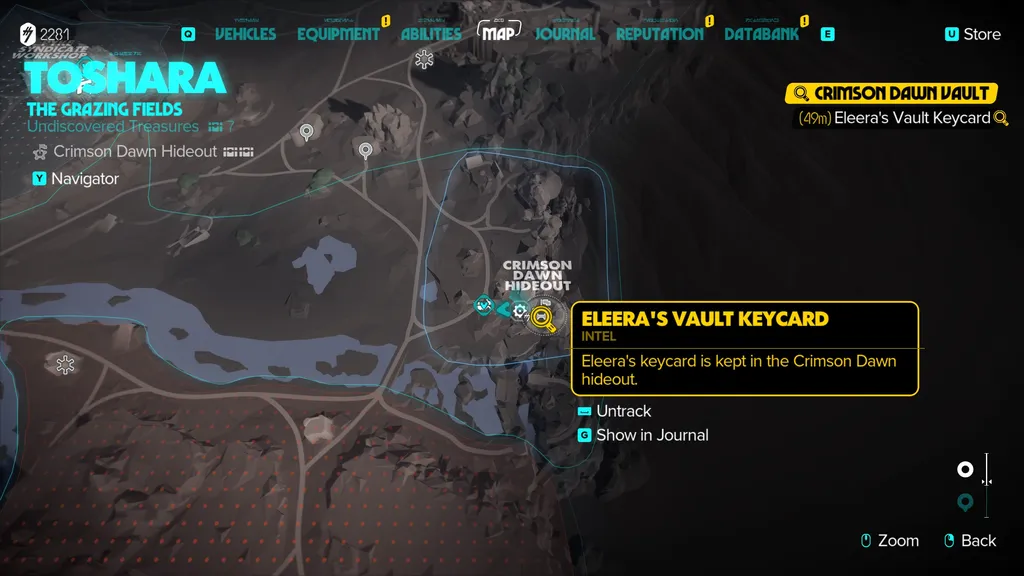The height and width of the screenshot is (576, 1024).
Task: Choose Show in Journal option
Action: (x=652, y=435)
